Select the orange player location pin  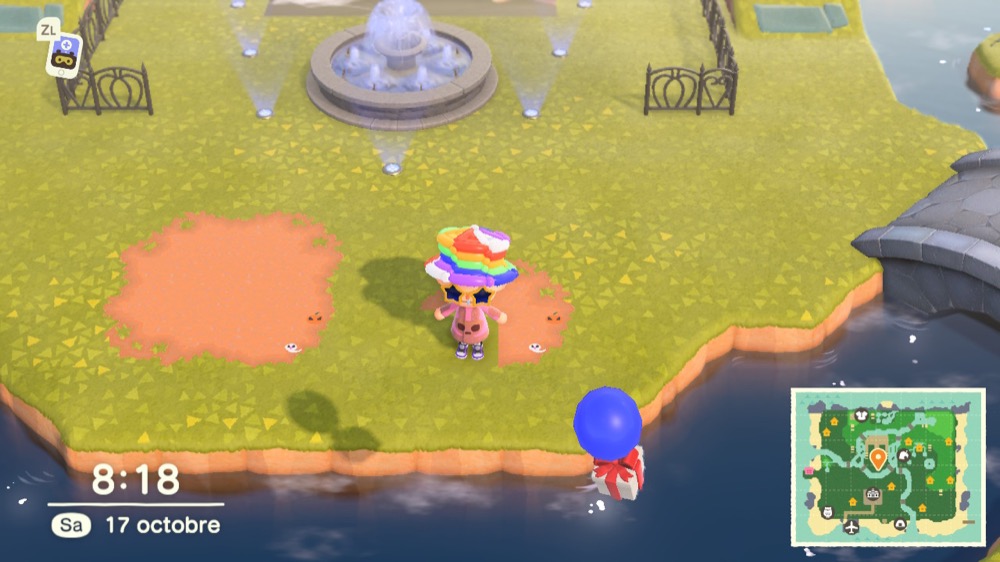point(878,459)
